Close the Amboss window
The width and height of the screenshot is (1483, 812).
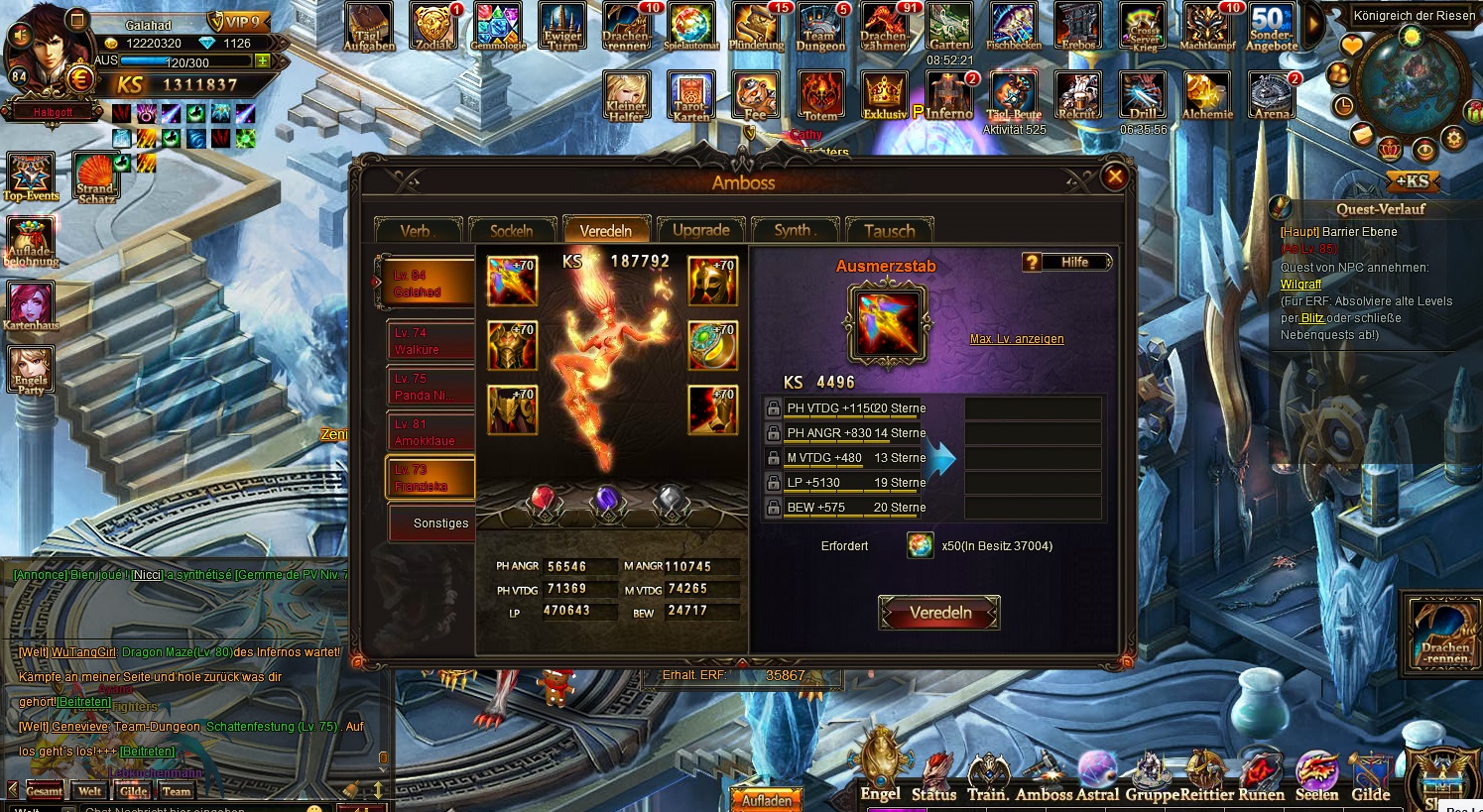click(1115, 176)
